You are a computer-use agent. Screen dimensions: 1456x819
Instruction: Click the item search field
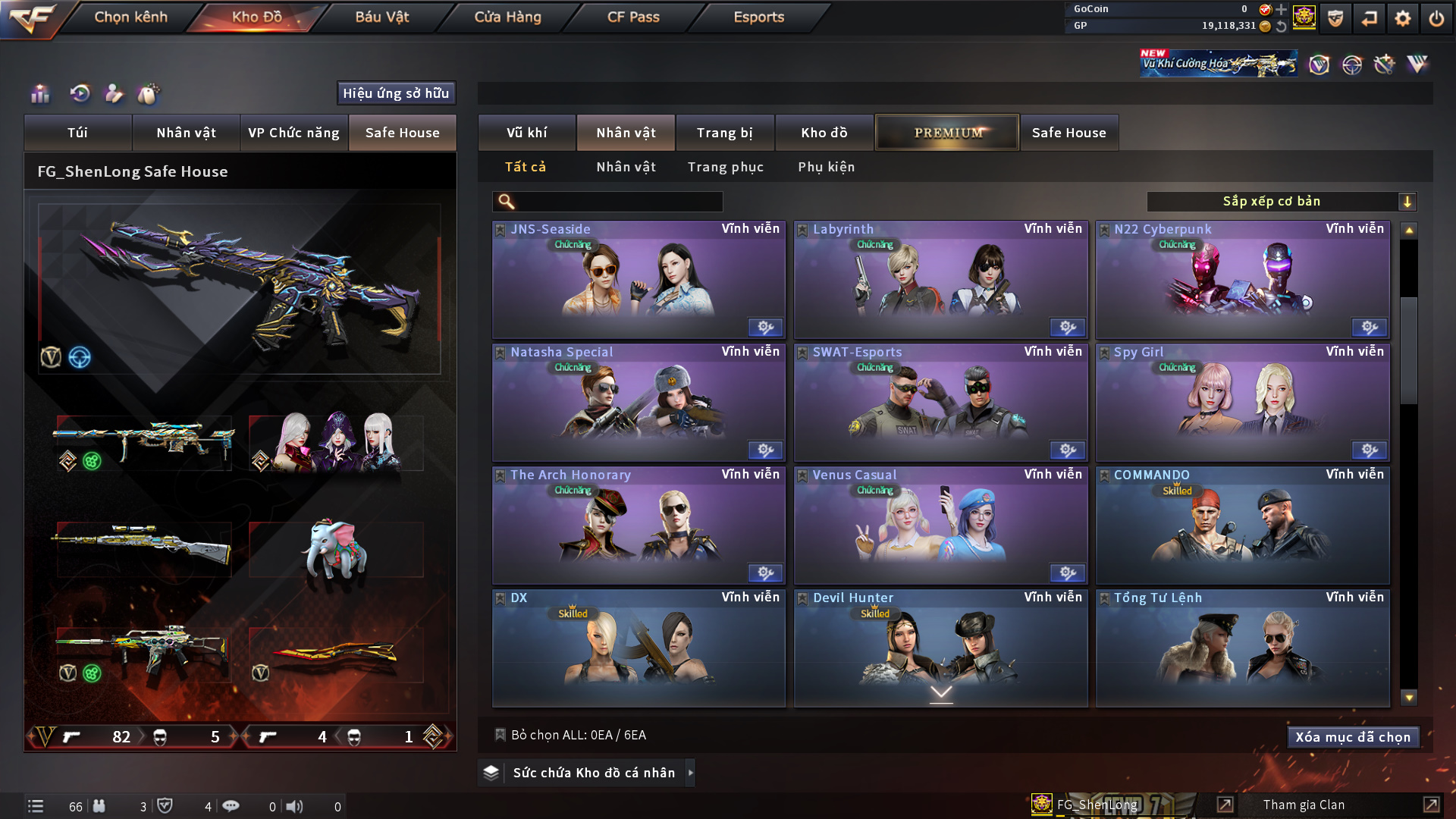[x=618, y=202]
